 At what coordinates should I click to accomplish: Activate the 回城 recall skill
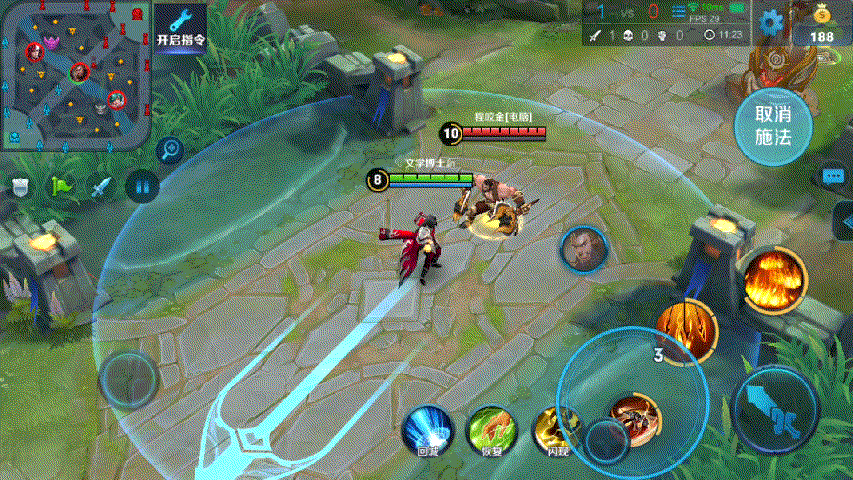(x=428, y=431)
